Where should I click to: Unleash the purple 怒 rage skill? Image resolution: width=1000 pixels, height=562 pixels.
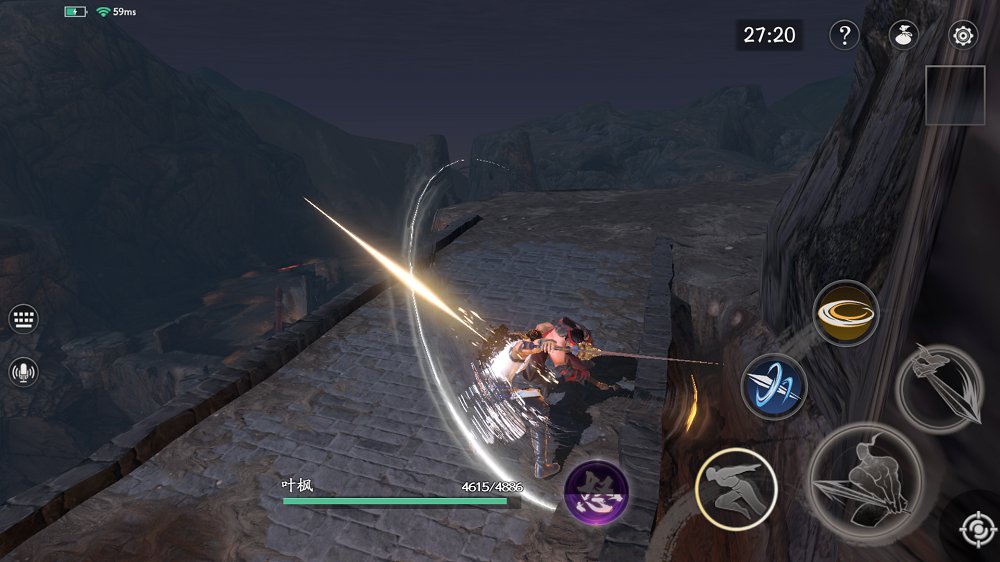tap(596, 492)
